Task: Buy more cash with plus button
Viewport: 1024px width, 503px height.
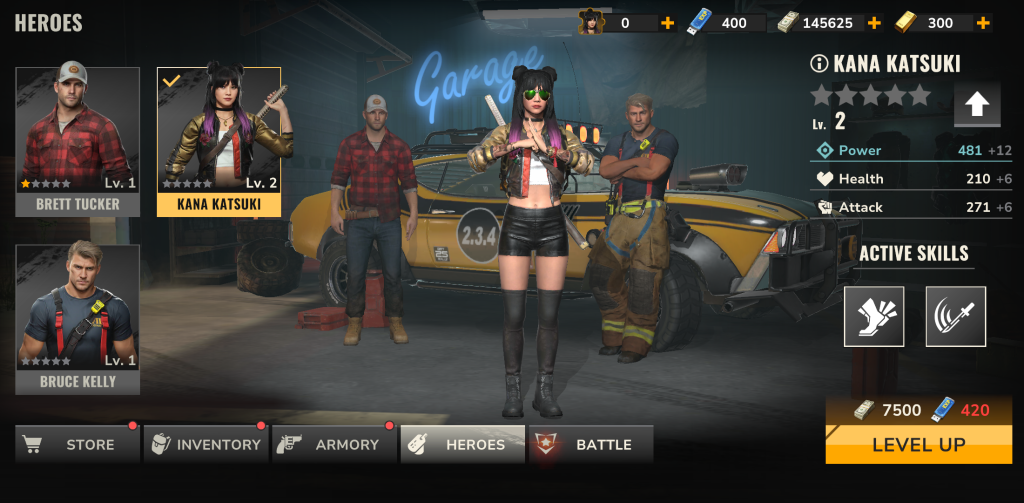Action: (874, 23)
